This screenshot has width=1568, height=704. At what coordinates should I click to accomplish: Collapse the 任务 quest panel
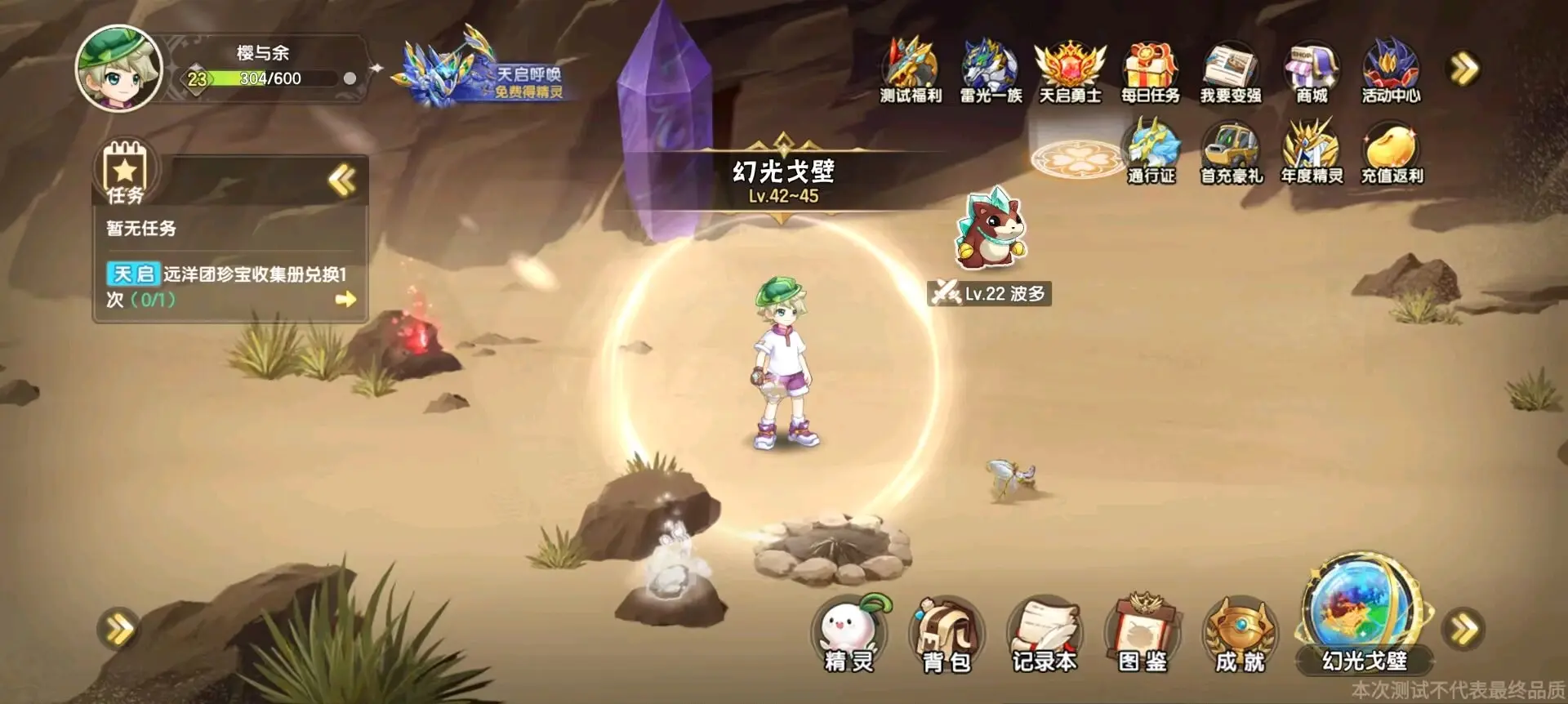tap(342, 180)
